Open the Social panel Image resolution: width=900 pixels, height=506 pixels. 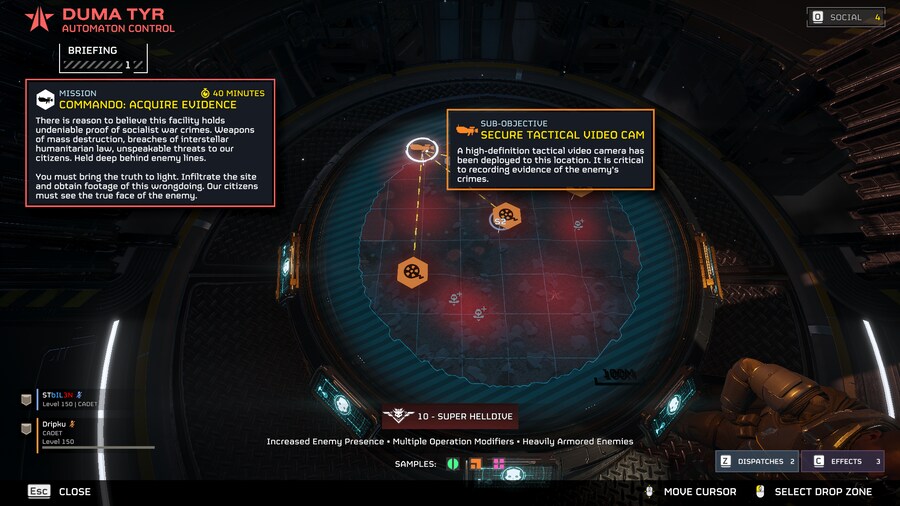846,17
